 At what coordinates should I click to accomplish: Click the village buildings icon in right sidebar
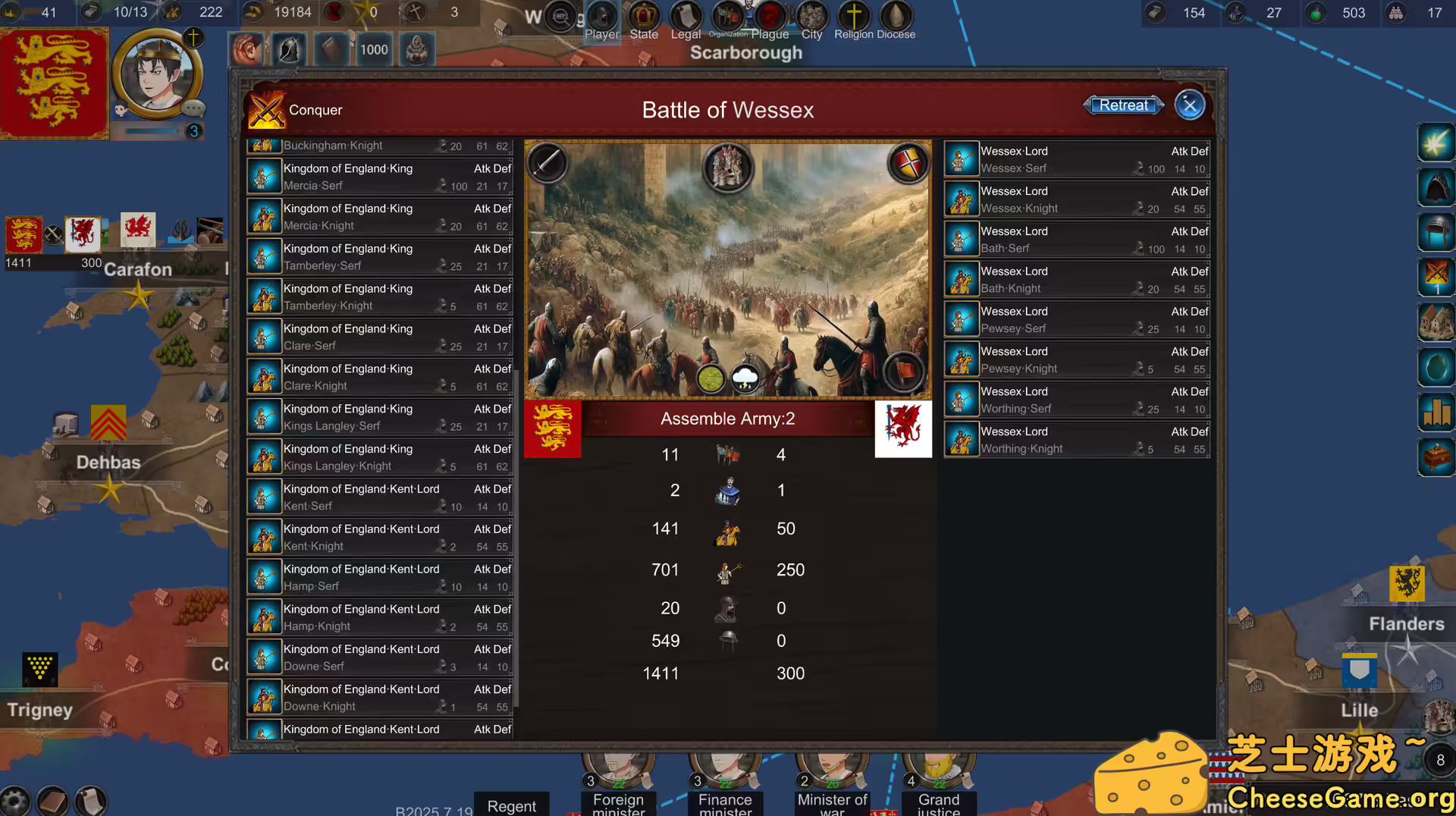[x=1436, y=322]
